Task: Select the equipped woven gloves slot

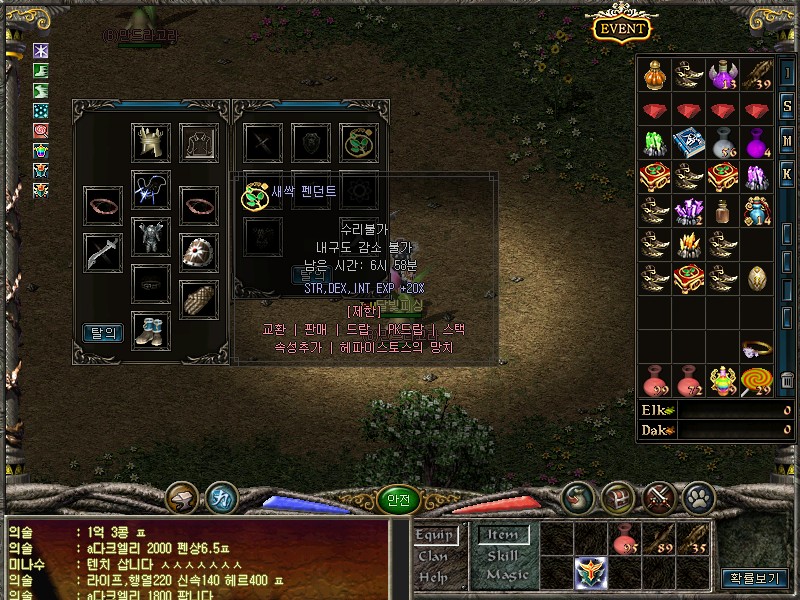Action: [x=198, y=299]
